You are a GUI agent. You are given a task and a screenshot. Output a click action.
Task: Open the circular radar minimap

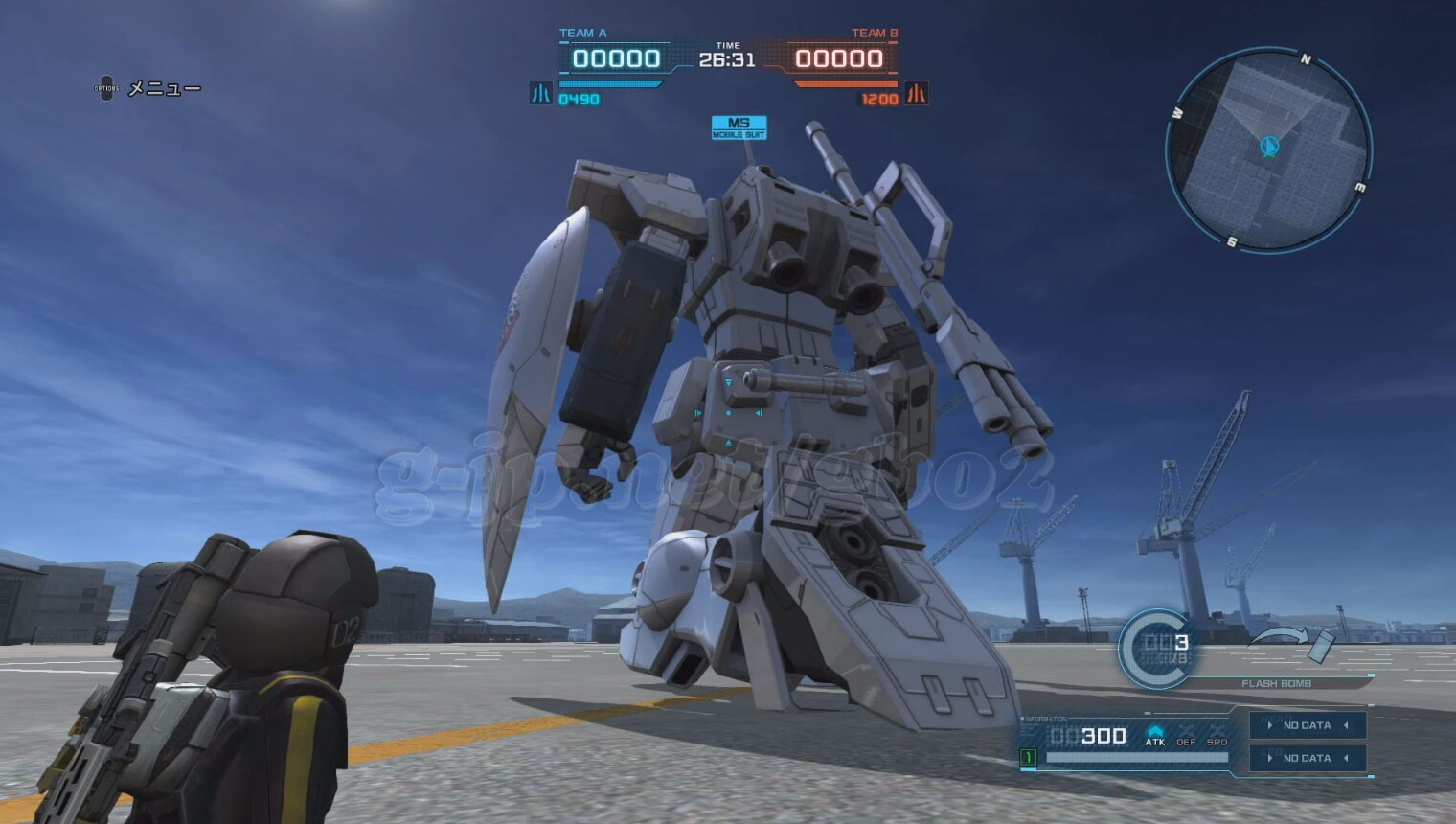tap(1268, 150)
